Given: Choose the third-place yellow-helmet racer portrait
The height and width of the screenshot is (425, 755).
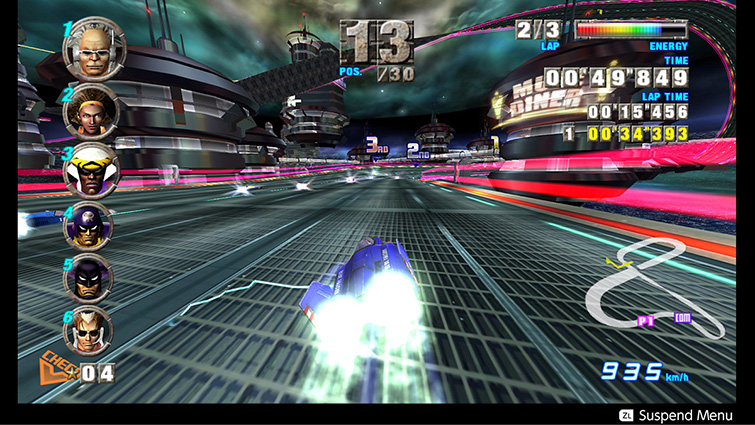Looking at the screenshot, I should (91, 169).
